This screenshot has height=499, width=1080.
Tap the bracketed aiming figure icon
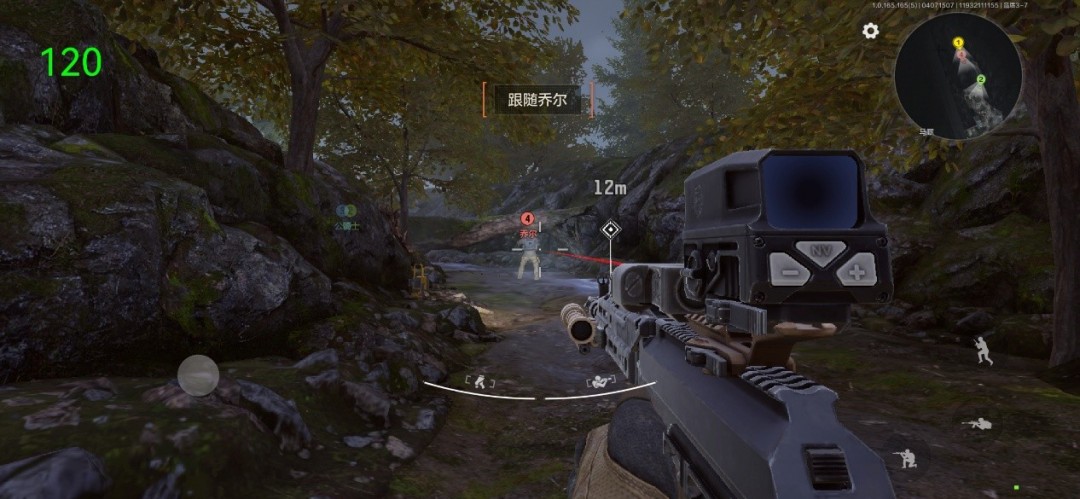click(600, 381)
